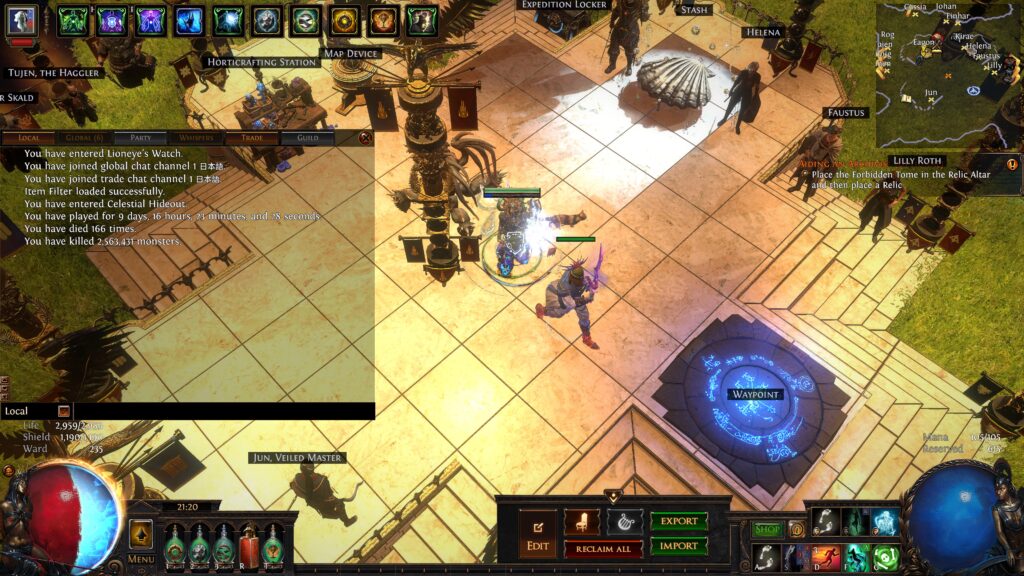The width and height of the screenshot is (1024, 576).
Task: Open the Guild chat tab
Action: pyautogui.click(x=308, y=138)
